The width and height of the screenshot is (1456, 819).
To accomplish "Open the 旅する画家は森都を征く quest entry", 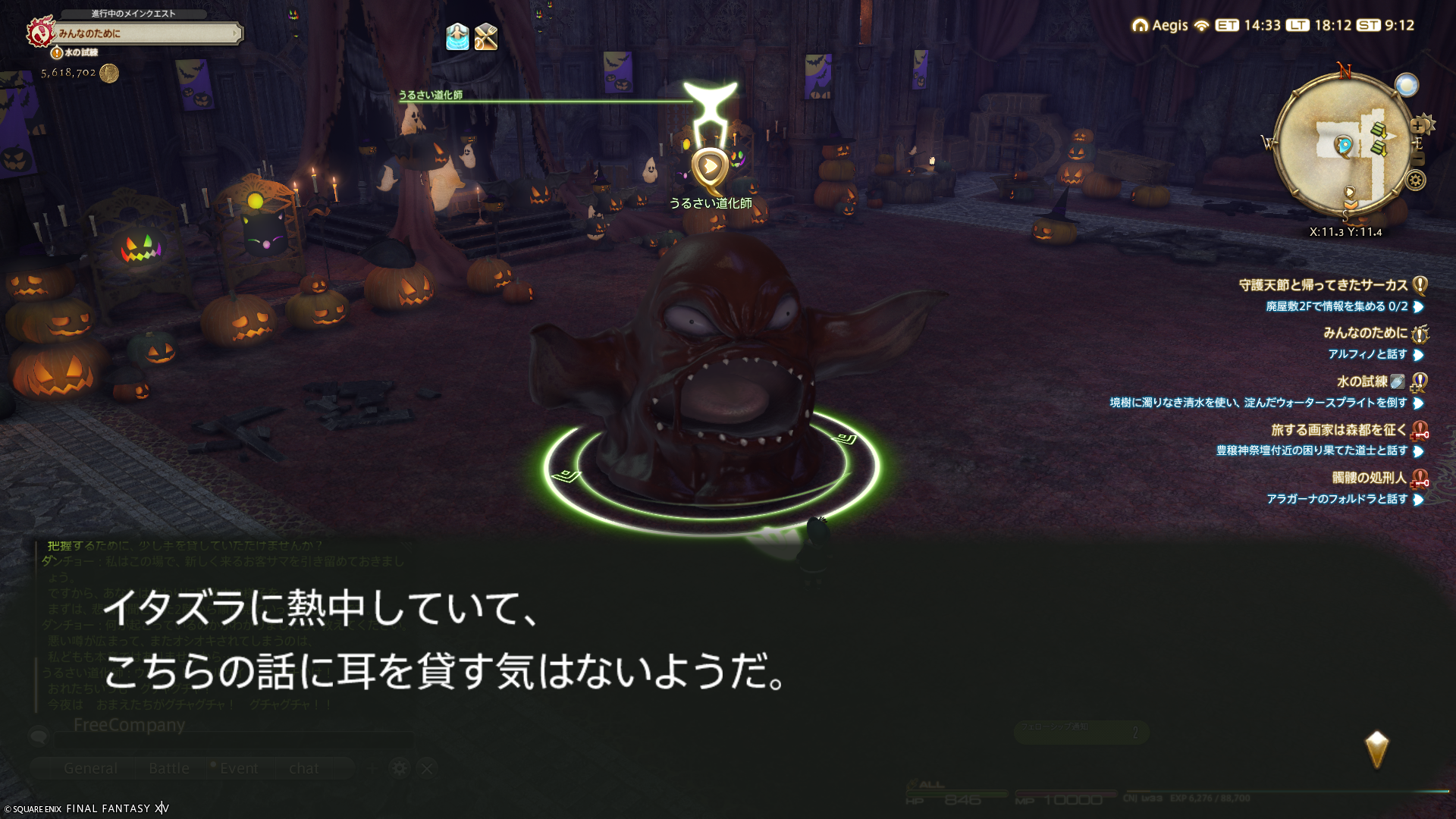I will tap(1338, 430).
